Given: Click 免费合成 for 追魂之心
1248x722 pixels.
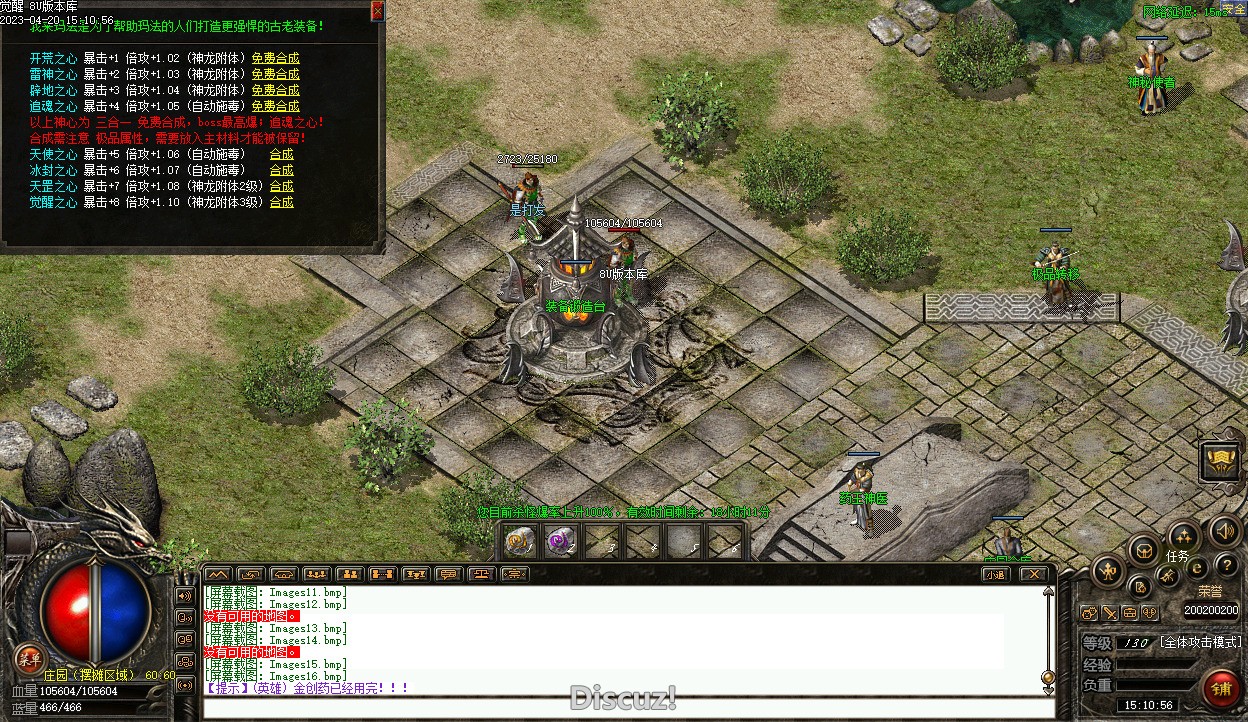Looking at the screenshot, I should point(275,106).
